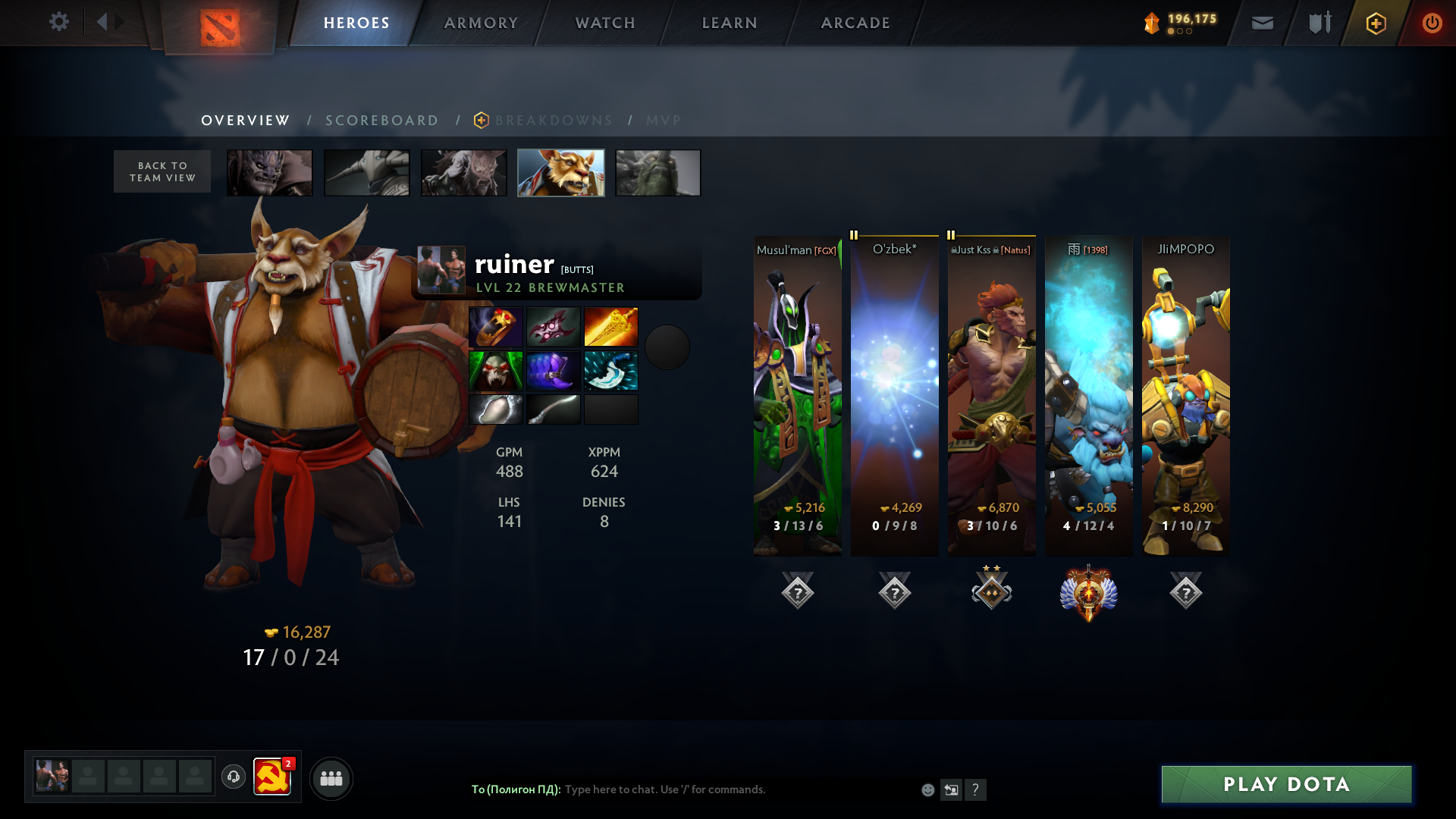Quit using the red power button

pyautogui.click(x=1432, y=24)
